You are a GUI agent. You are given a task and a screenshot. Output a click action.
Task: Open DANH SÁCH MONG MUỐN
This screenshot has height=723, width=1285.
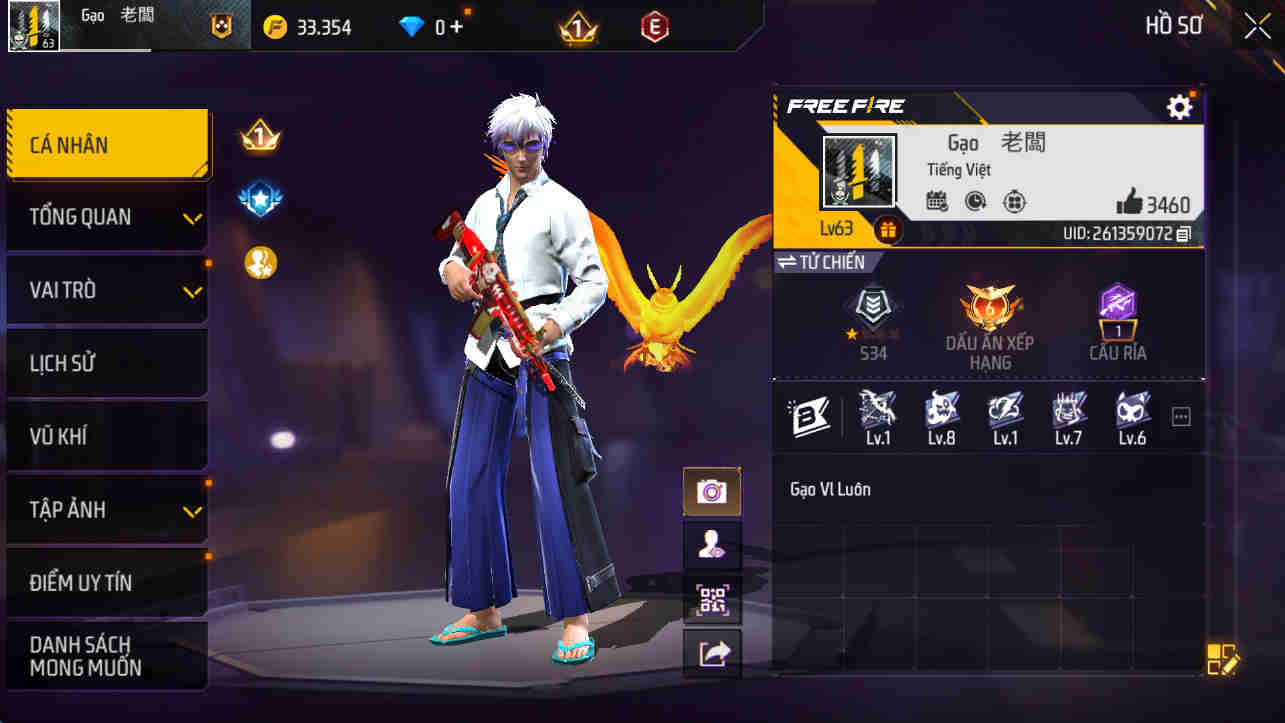tap(107, 656)
